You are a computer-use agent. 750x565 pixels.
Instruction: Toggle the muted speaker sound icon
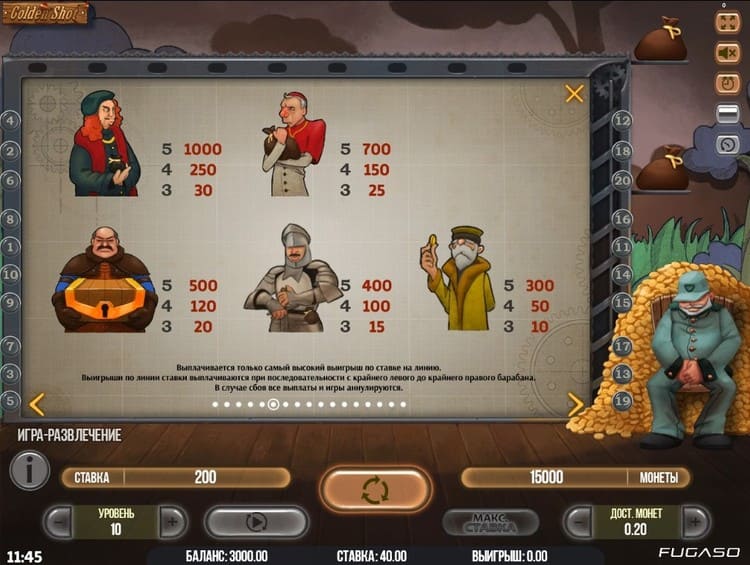[x=727, y=52]
